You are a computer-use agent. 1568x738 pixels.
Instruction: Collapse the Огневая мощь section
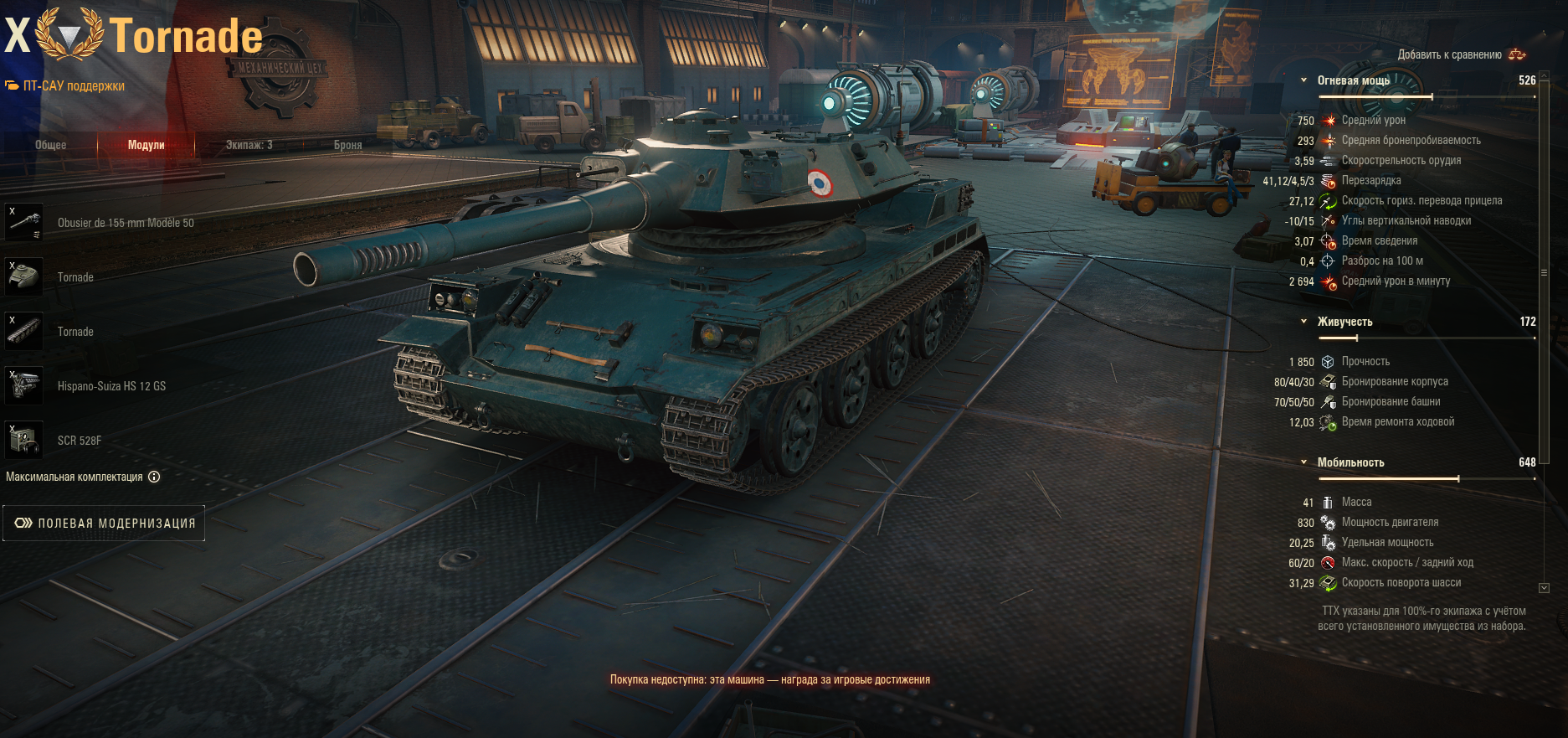[1303, 80]
